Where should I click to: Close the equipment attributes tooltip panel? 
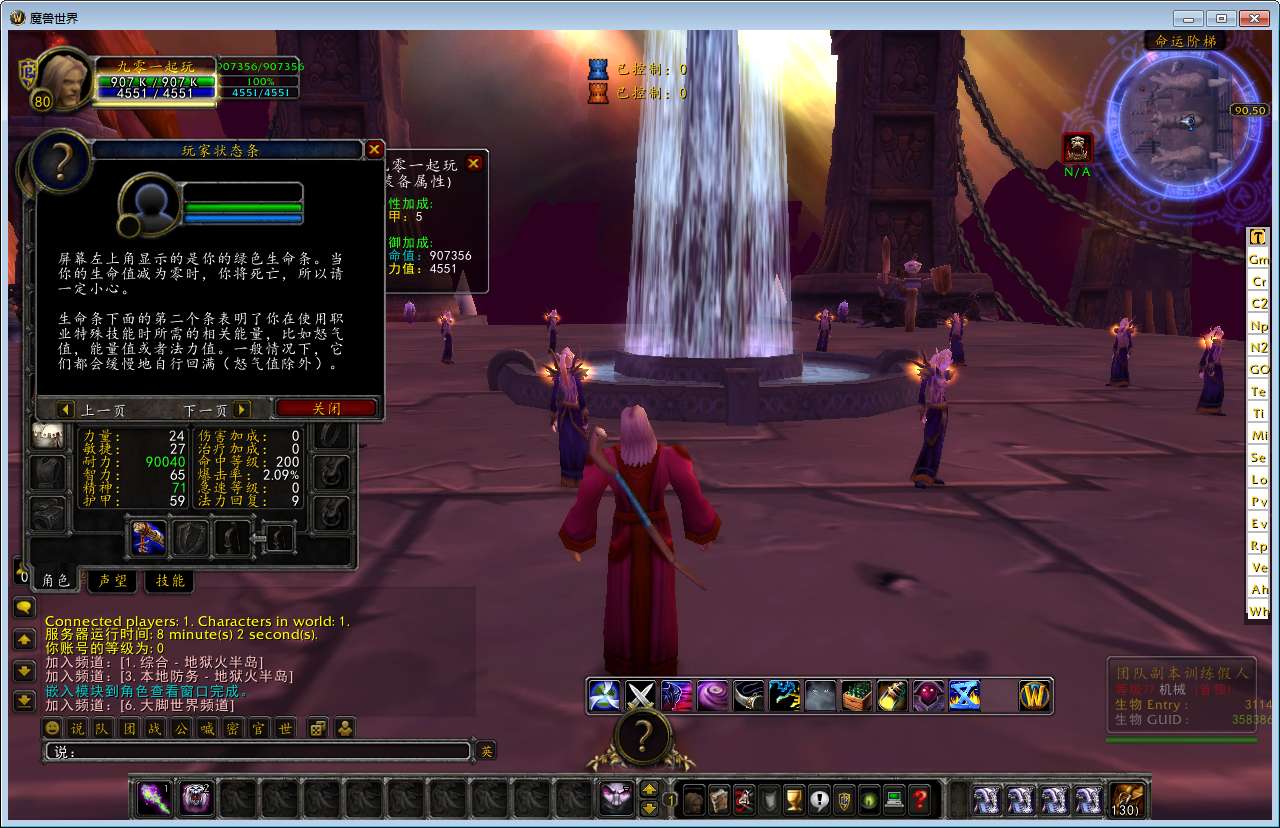pyautogui.click(x=474, y=163)
